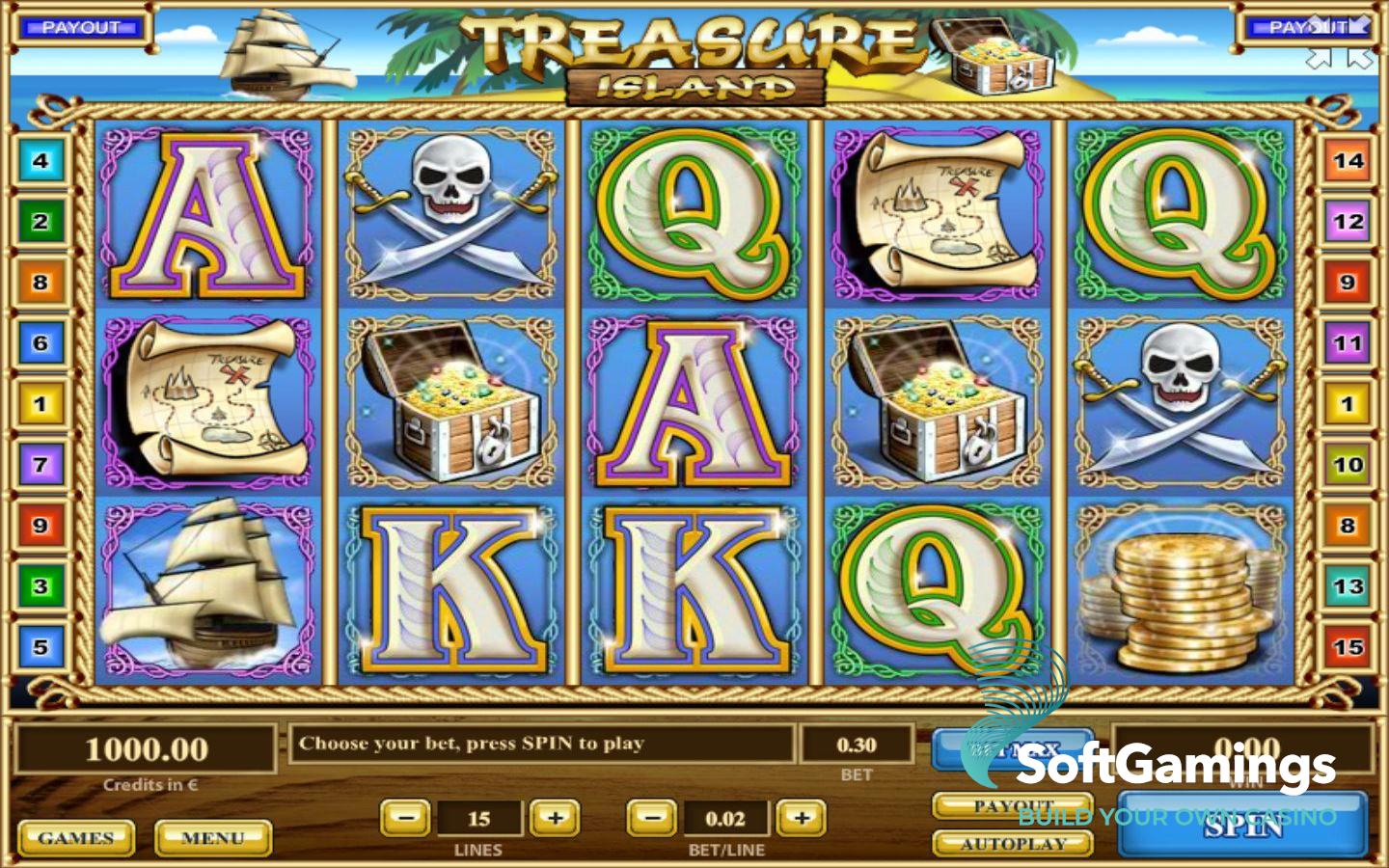Screen dimensions: 1389x868
Task: Click the PAYOUT label at top left
Action: point(80,27)
